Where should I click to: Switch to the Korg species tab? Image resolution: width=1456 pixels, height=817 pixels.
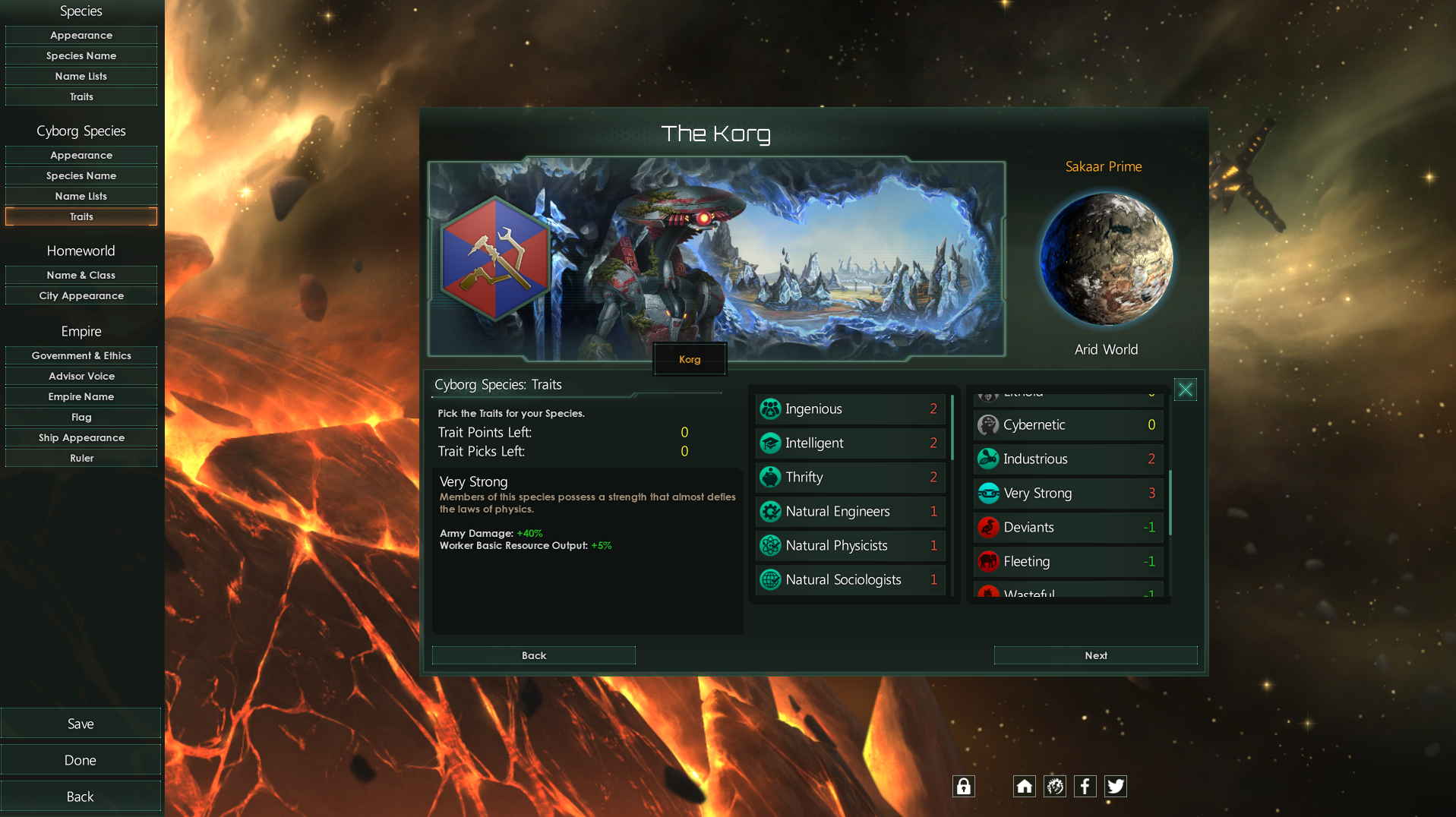click(689, 358)
